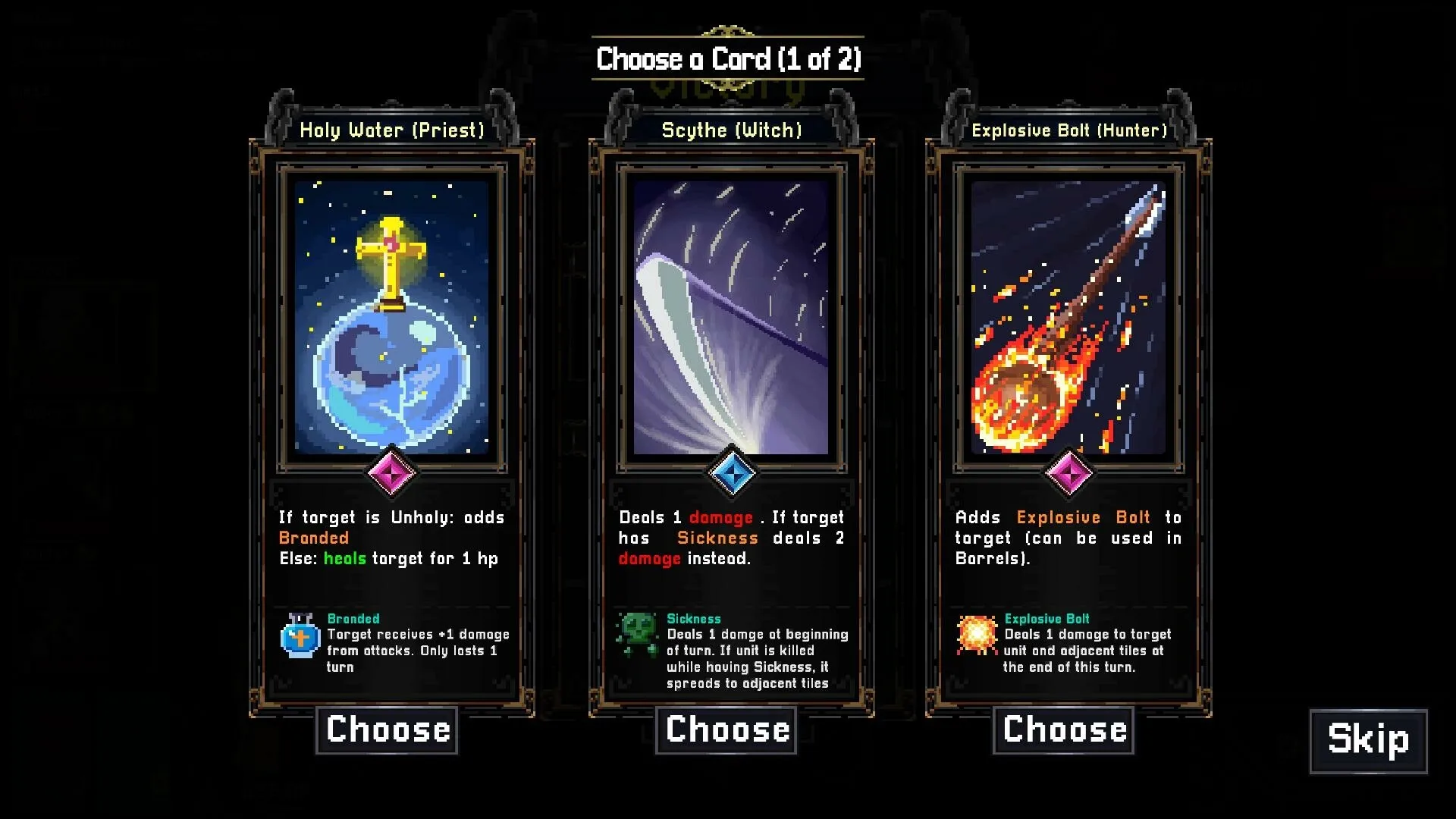Choose the Explosive Bolt card
Screen dimensions: 1456x819
tap(1063, 729)
